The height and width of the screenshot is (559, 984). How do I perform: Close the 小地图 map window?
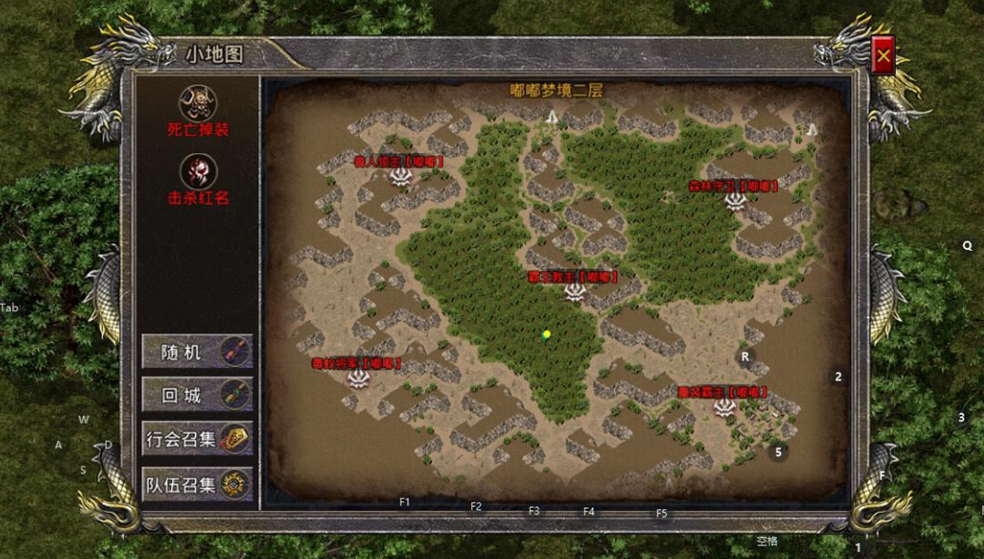[x=883, y=58]
